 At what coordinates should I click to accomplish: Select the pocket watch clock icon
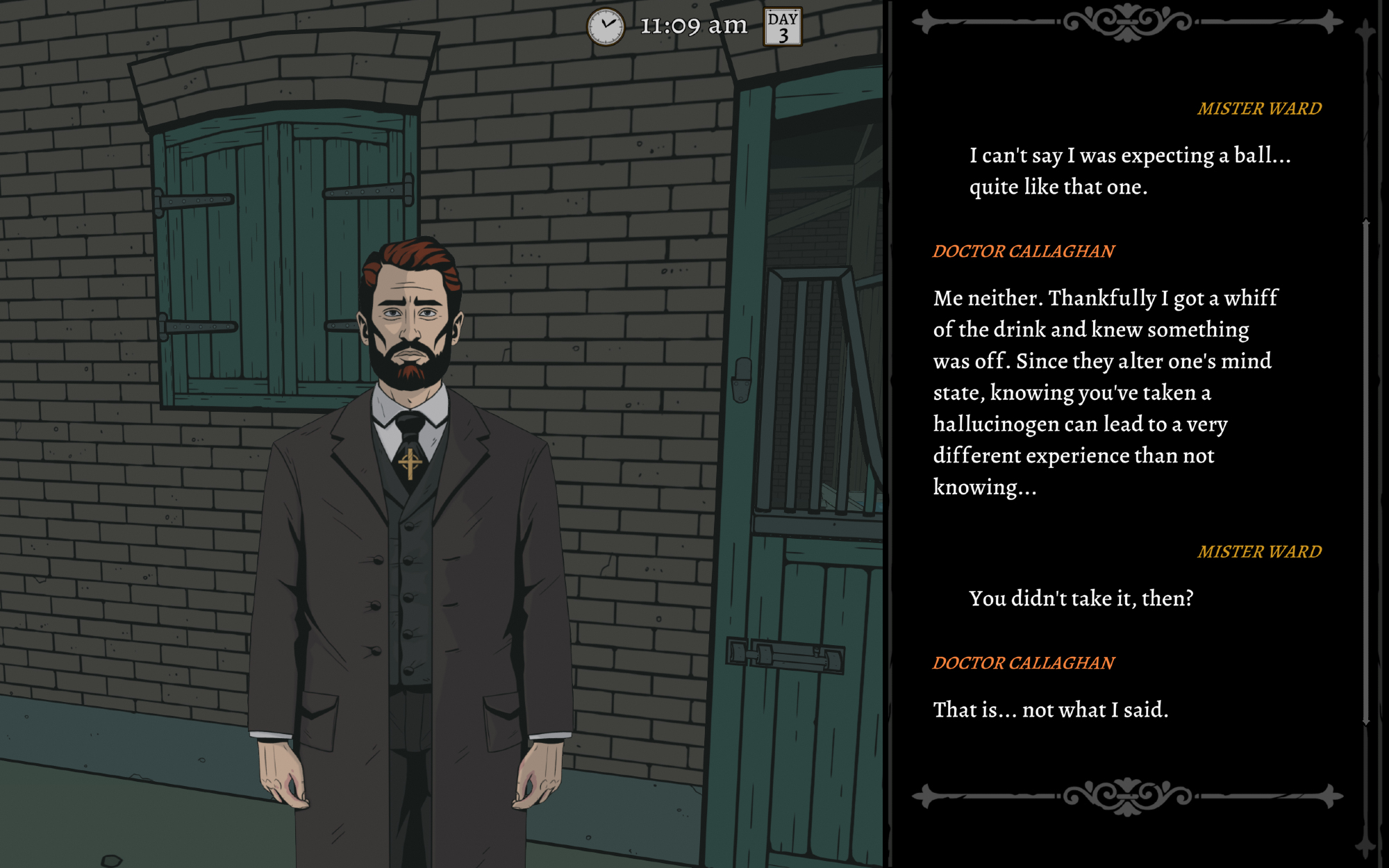point(606,27)
